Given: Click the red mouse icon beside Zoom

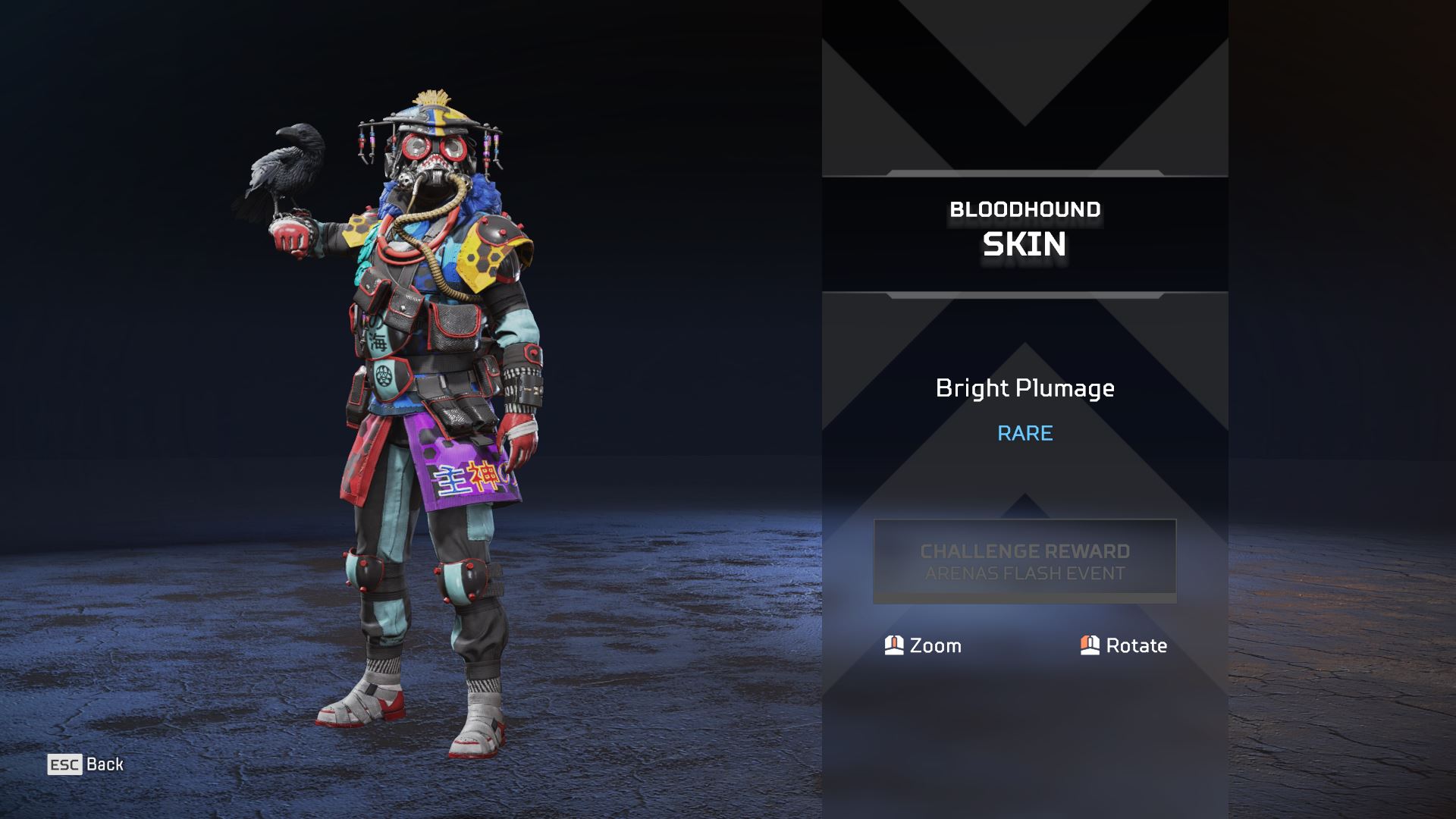Looking at the screenshot, I should pyautogui.click(x=893, y=645).
